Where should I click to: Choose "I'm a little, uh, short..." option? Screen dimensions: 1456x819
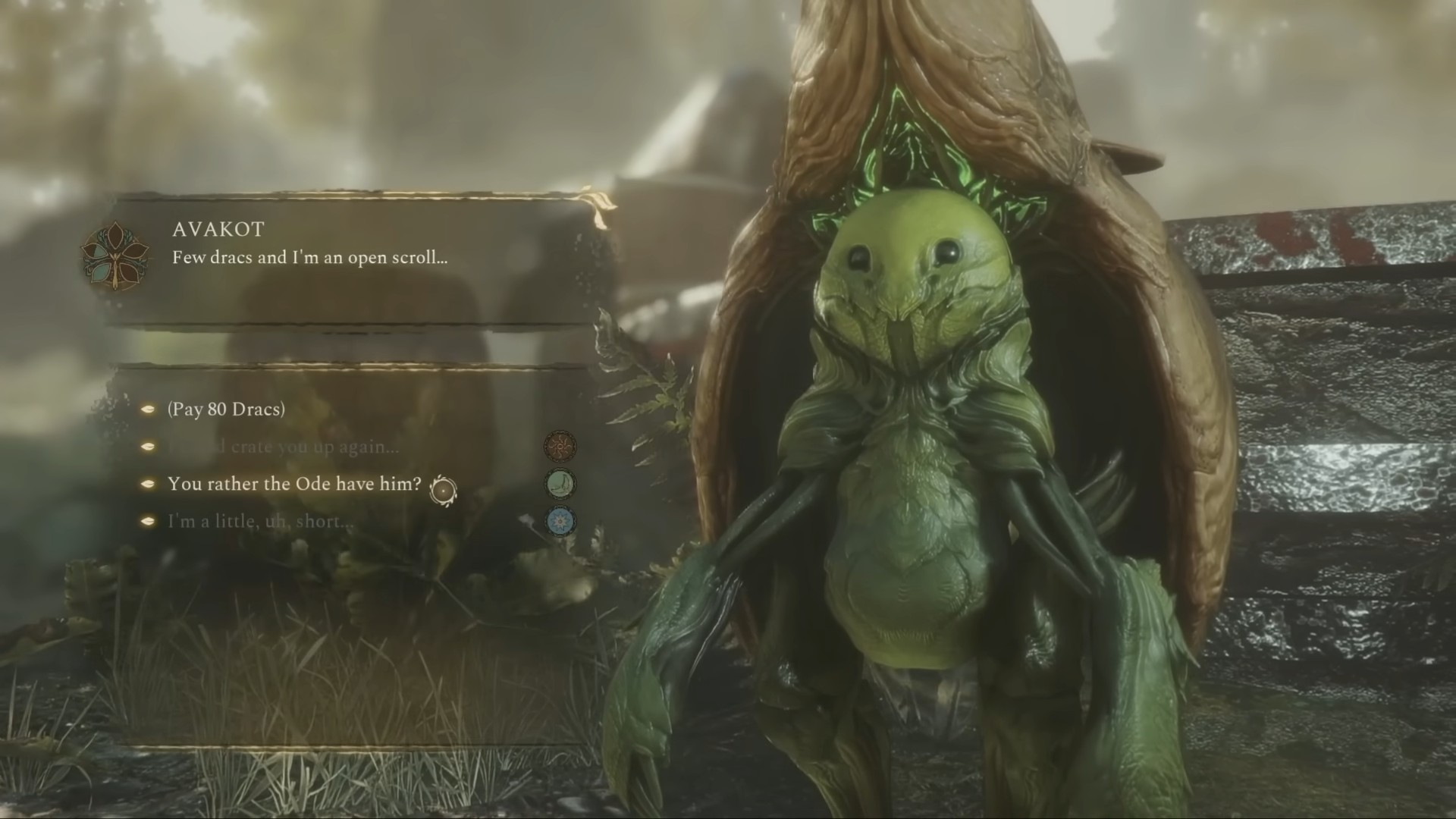click(260, 522)
